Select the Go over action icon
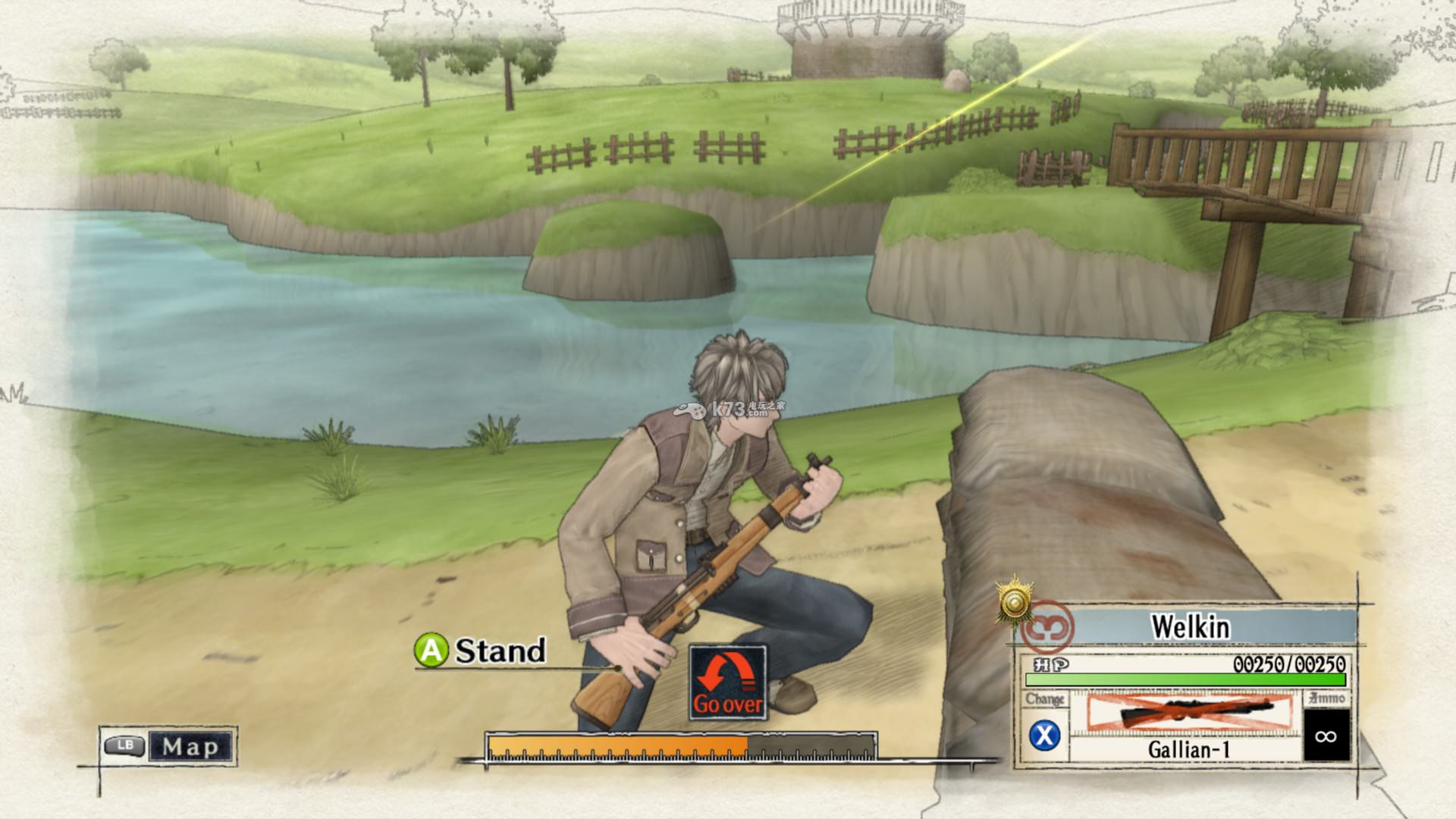This screenshot has width=1456, height=819. [x=727, y=683]
